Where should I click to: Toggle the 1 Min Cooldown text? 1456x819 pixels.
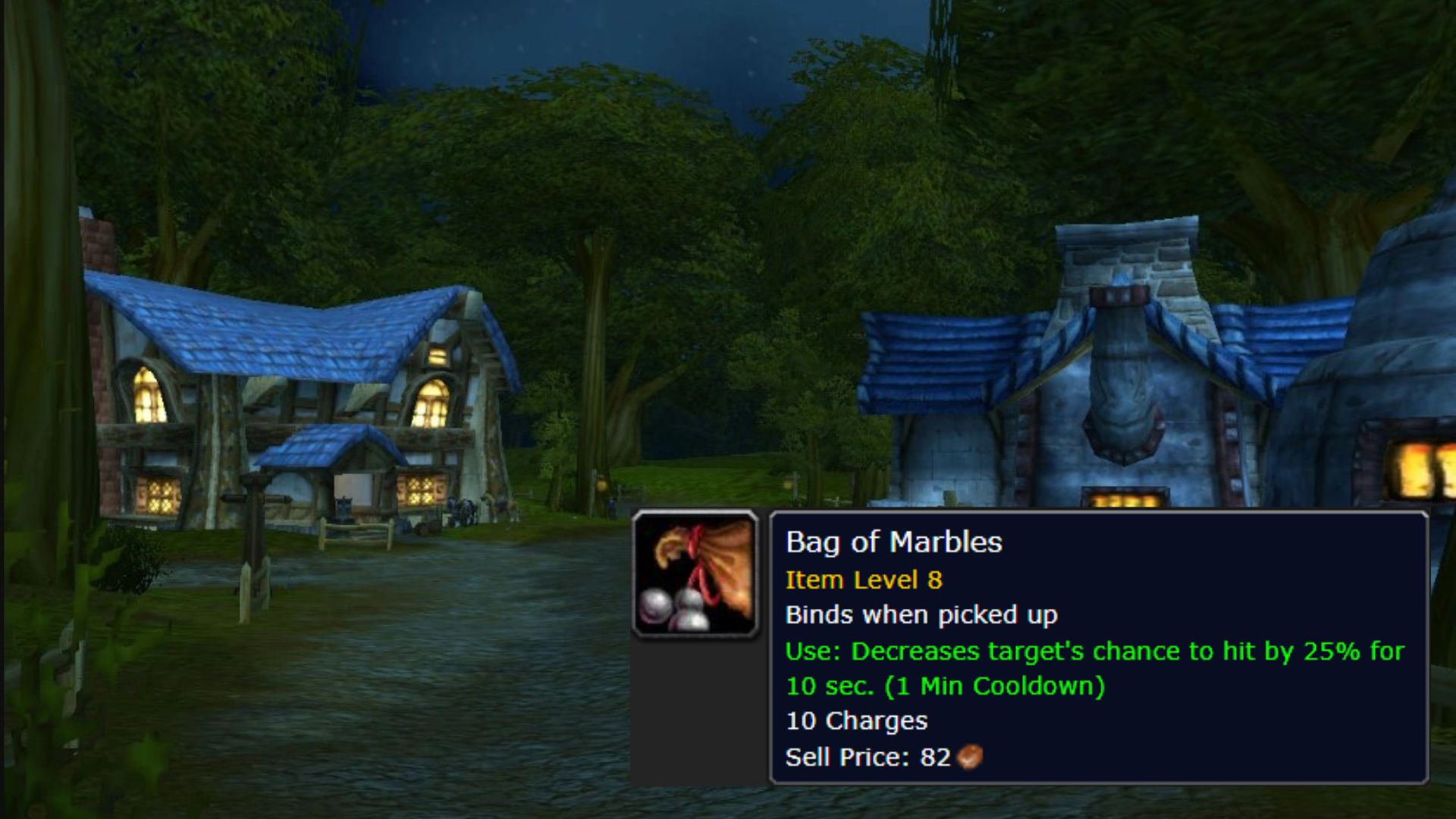click(993, 687)
